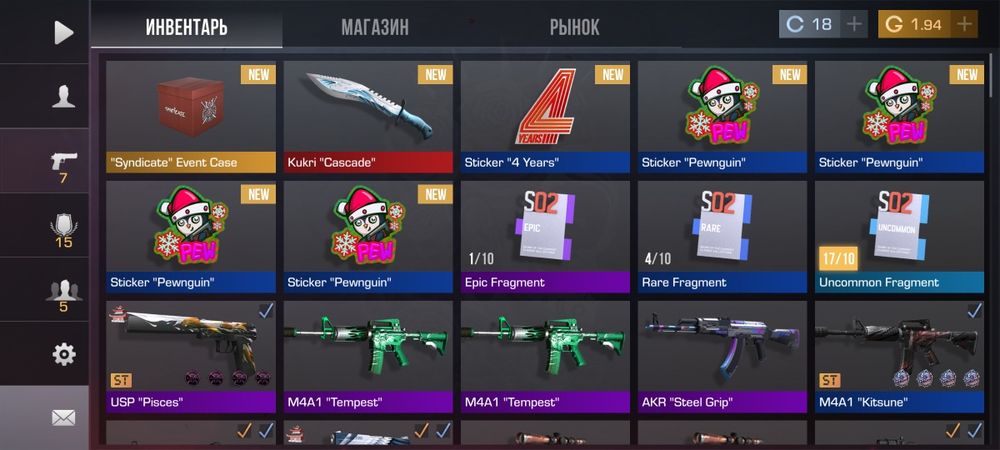Pick the AKR "Steel Grip" rifle
The image size is (1000, 450).
[722, 356]
